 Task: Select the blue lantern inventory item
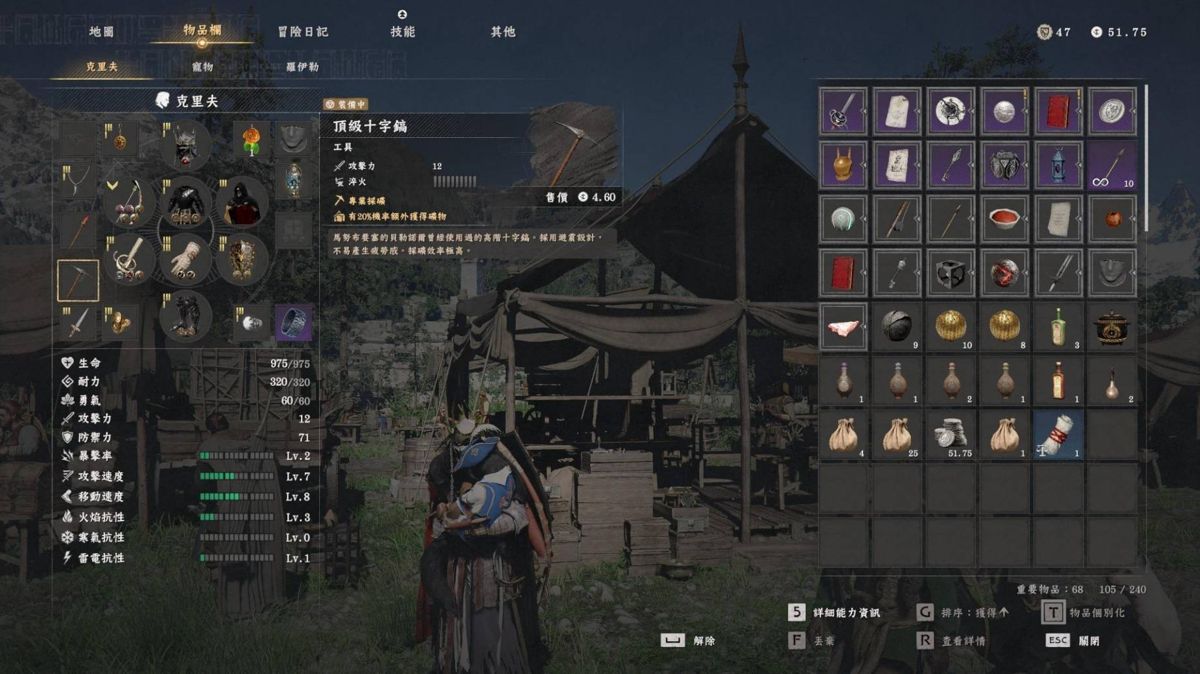click(1058, 164)
